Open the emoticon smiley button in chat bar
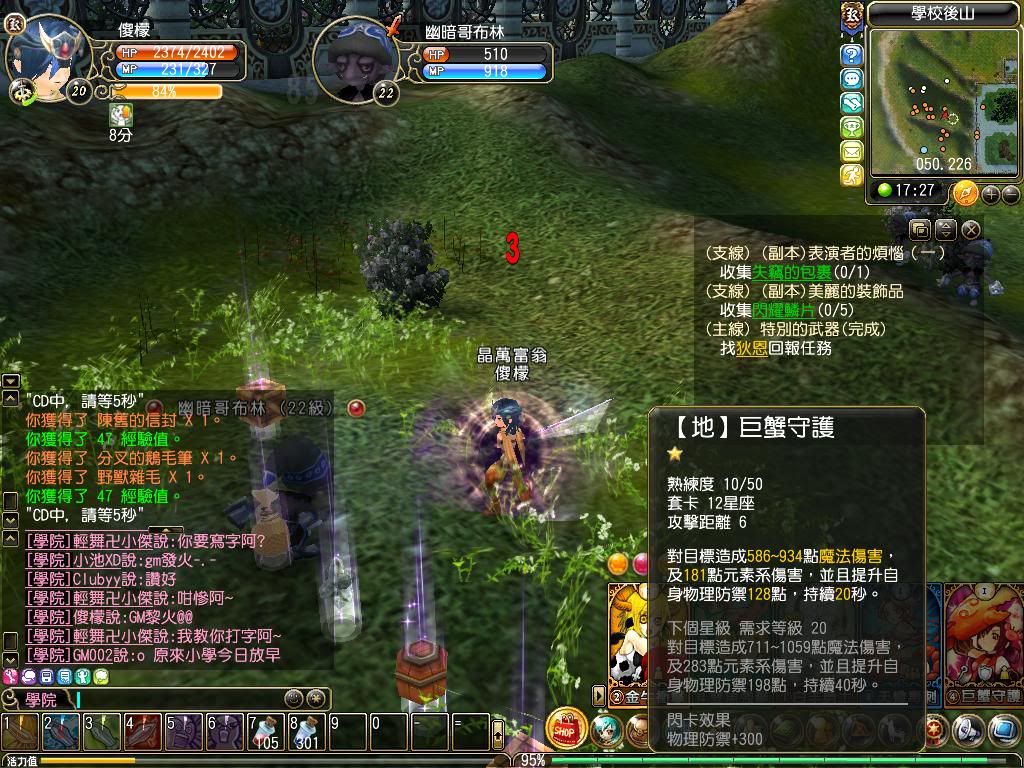 point(293,699)
